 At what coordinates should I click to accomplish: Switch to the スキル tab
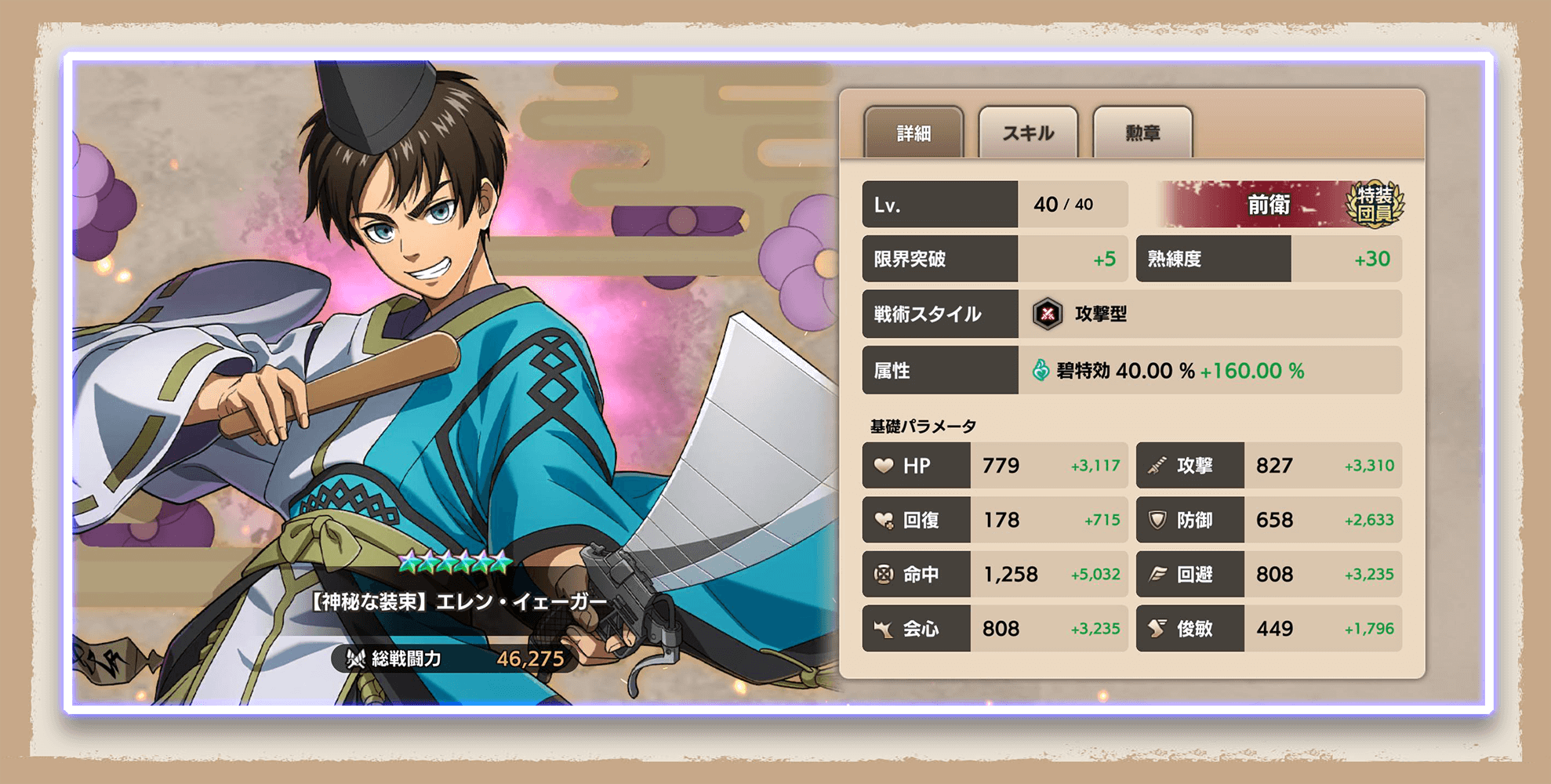click(1027, 132)
